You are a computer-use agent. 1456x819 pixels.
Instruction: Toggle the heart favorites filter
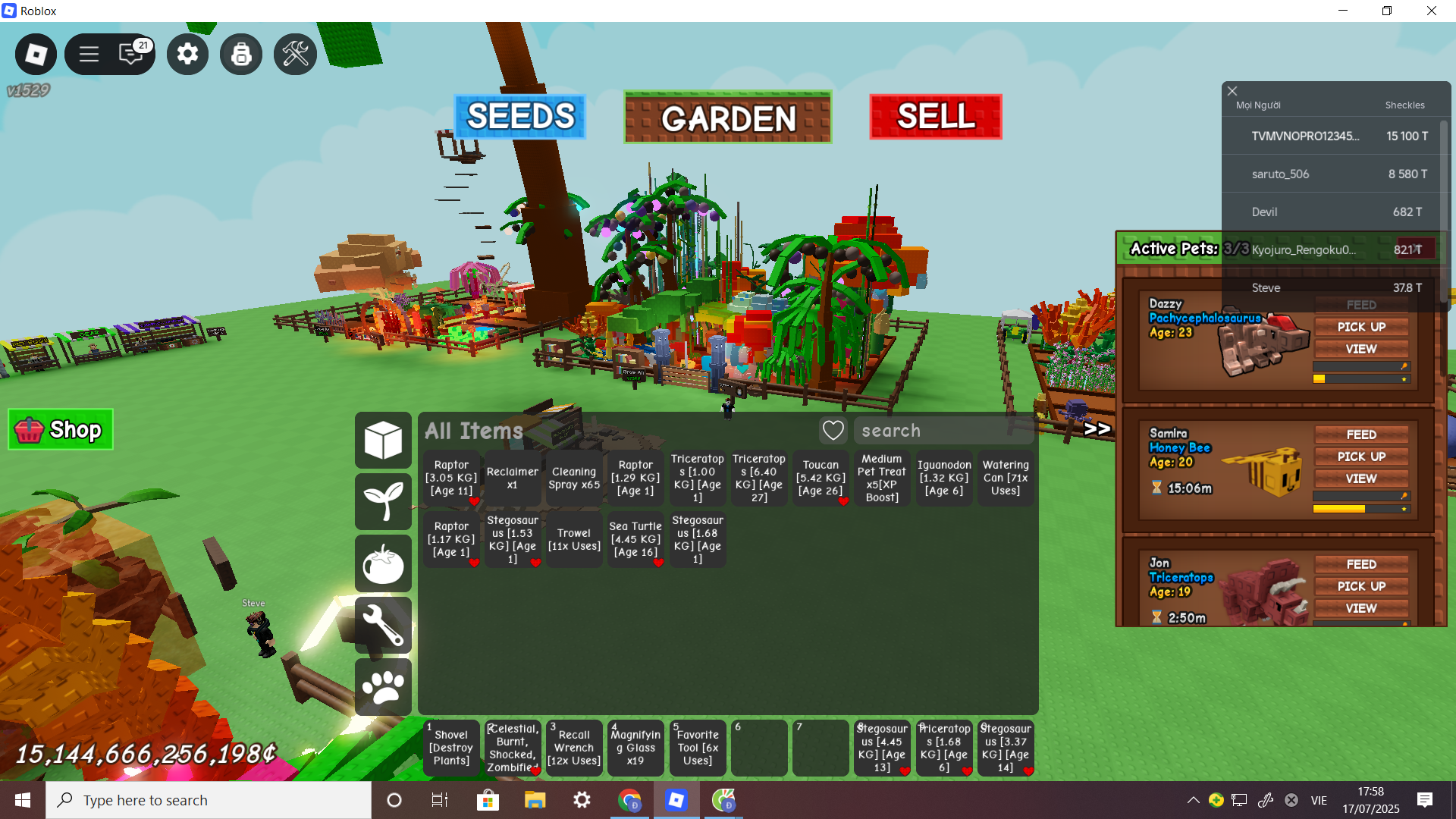pos(833,431)
